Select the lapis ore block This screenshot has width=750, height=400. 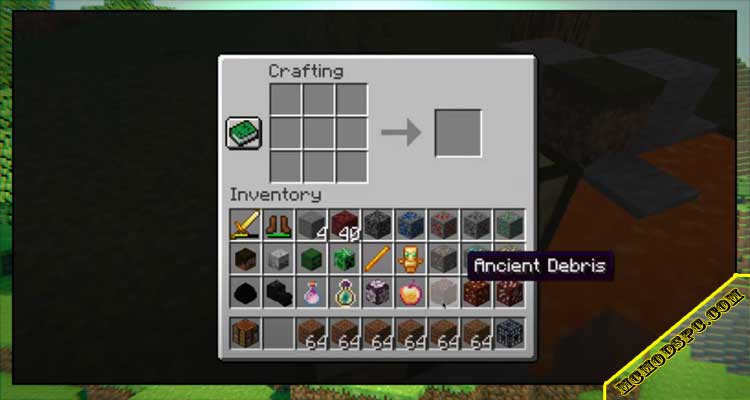tap(410, 227)
